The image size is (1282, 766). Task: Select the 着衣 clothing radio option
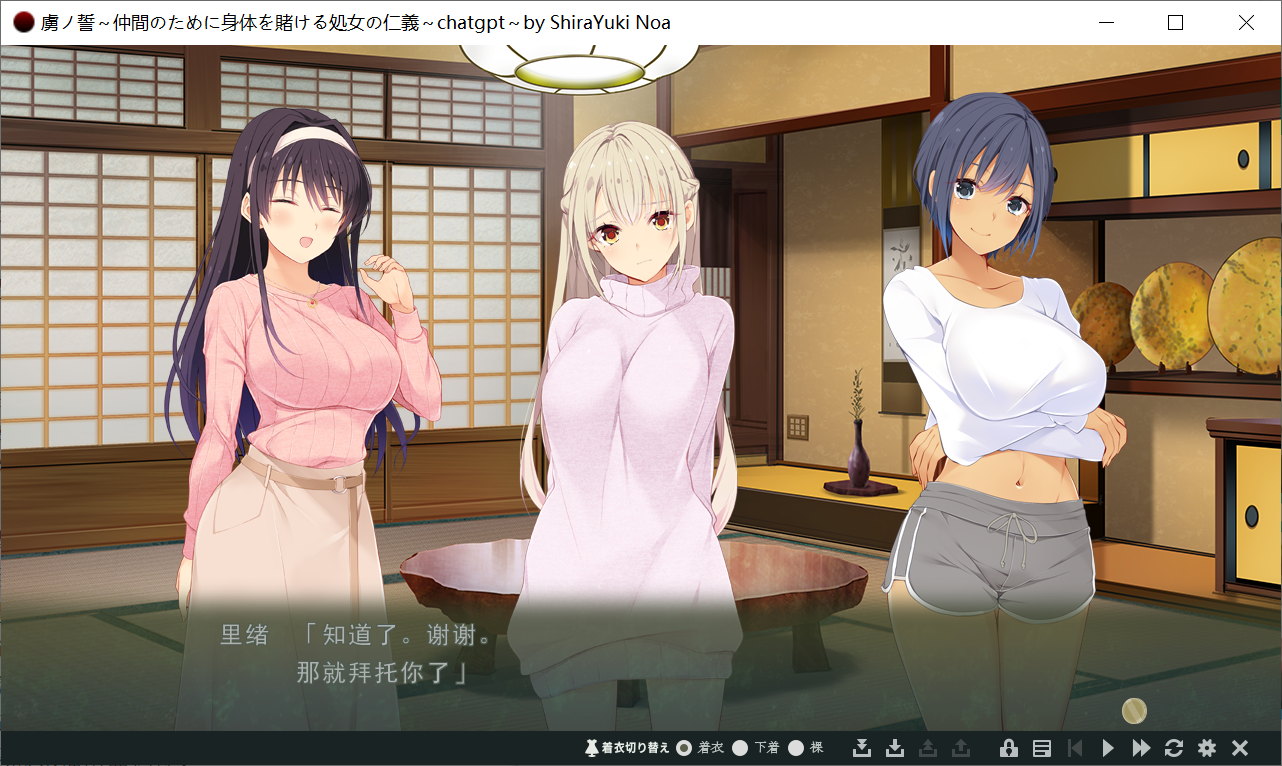pos(684,748)
